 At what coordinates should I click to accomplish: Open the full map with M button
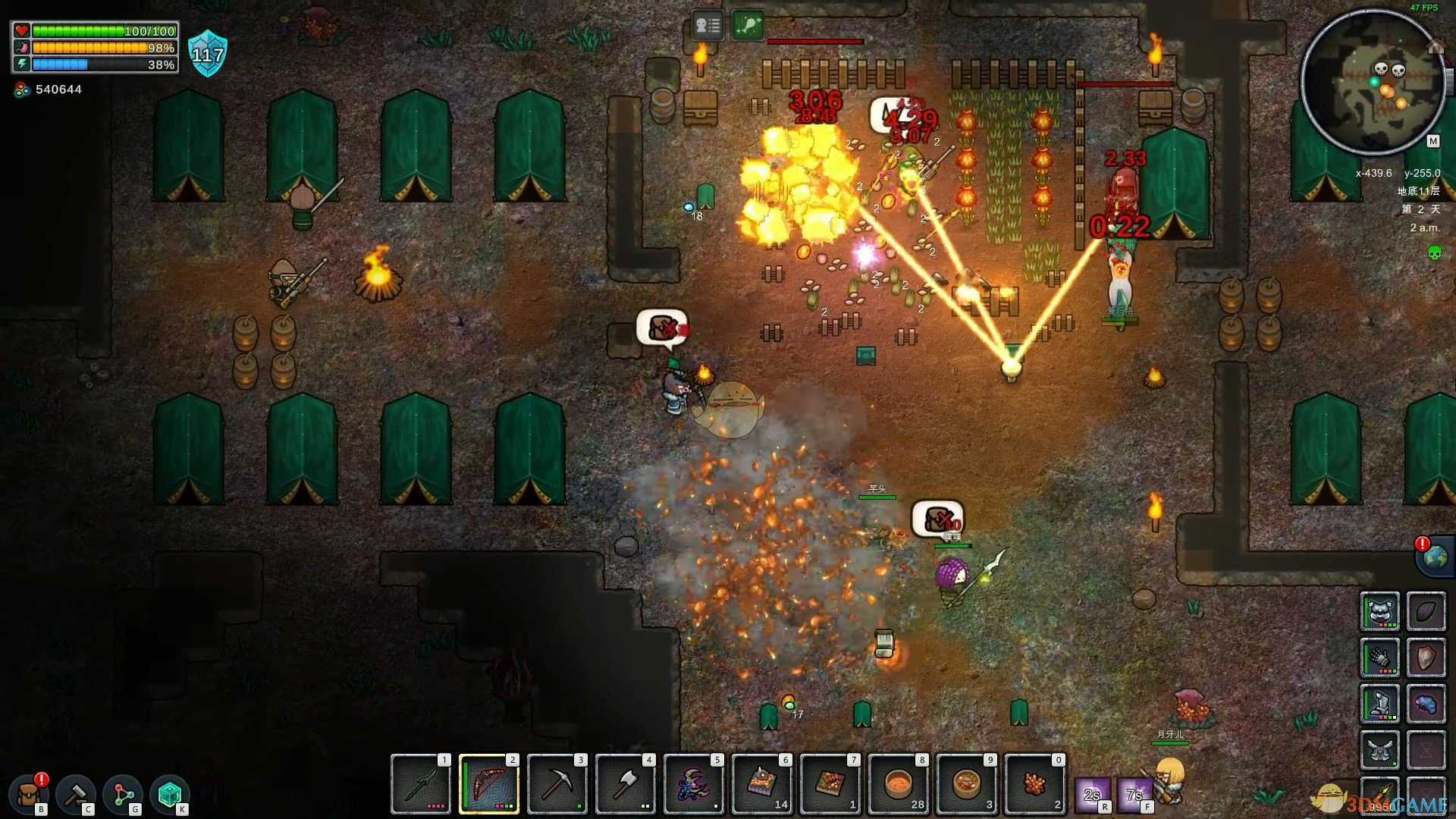(x=1432, y=141)
